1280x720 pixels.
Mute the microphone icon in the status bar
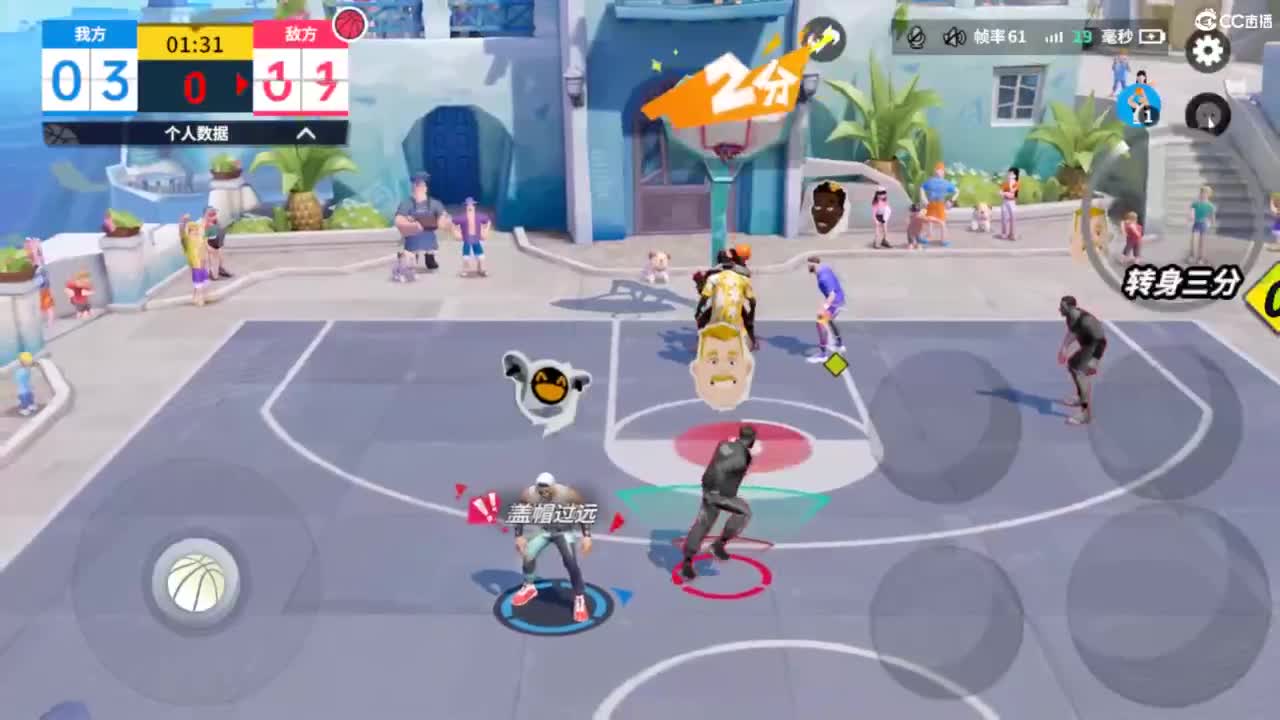(x=915, y=38)
